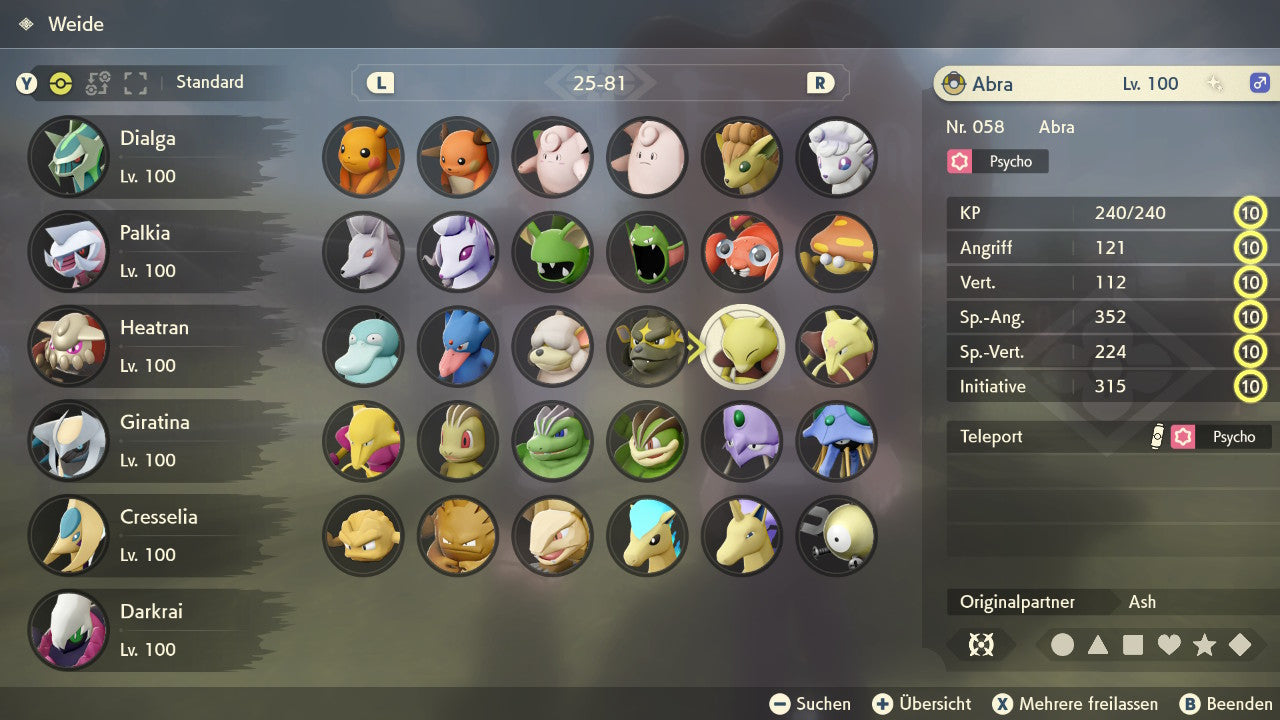Choose Palkia from the party list
1280x720 pixels.
(150, 251)
